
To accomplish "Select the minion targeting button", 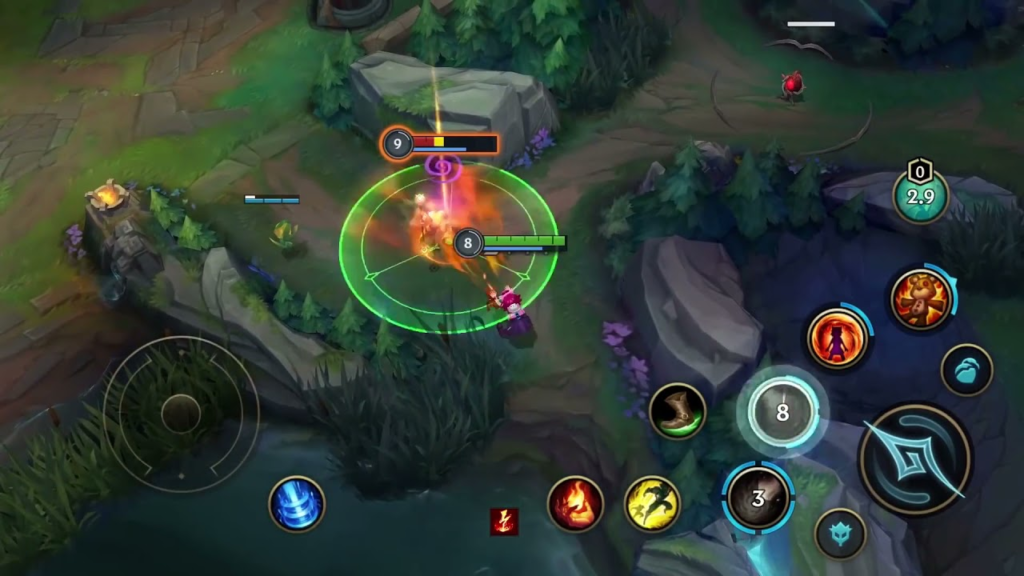I will (x=966, y=369).
